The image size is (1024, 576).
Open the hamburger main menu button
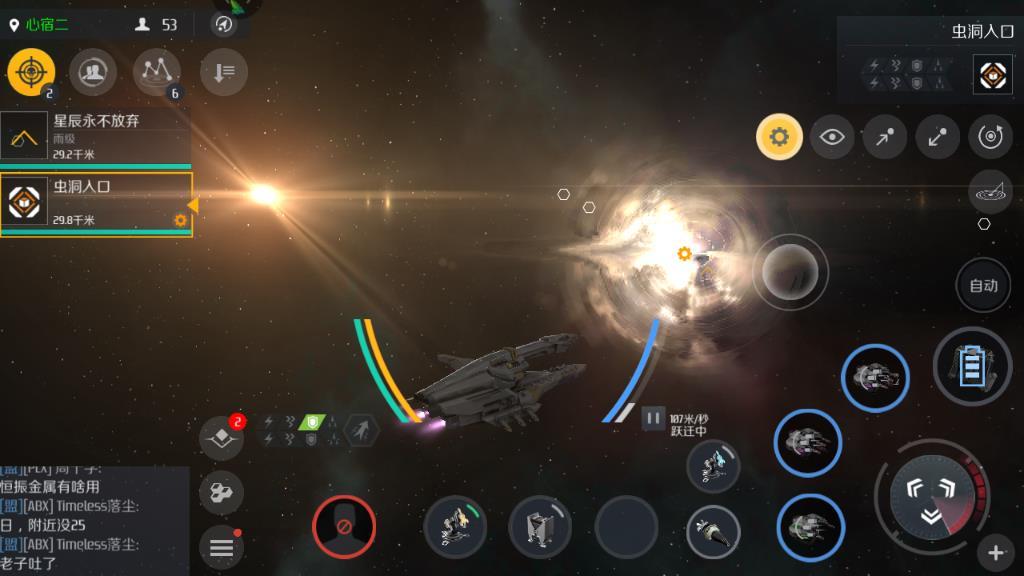click(x=221, y=547)
